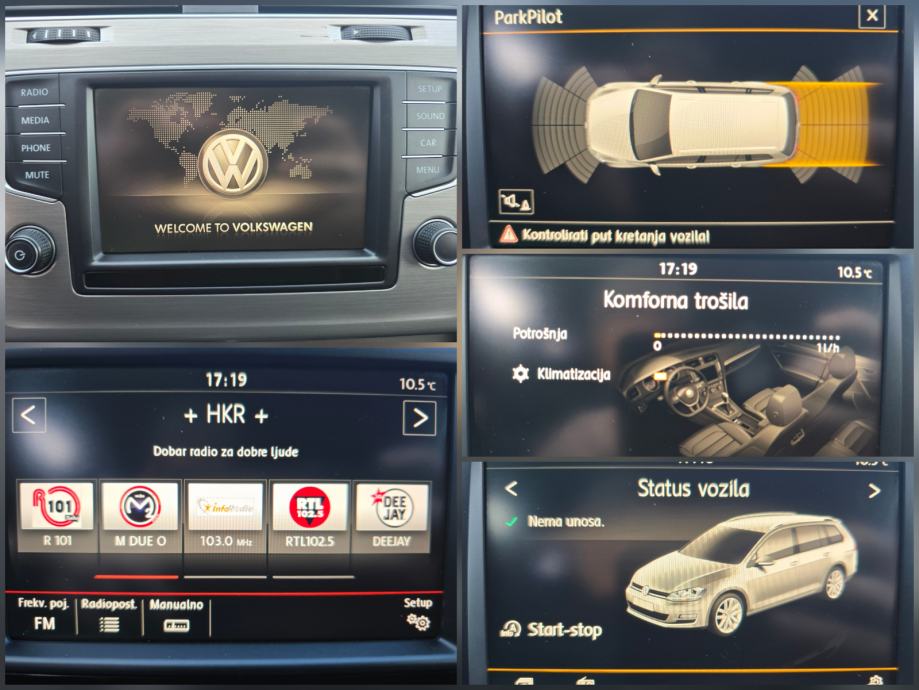Pick the DEEJAY radio preset
Screen dimensions: 919x690
coord(392,517)
